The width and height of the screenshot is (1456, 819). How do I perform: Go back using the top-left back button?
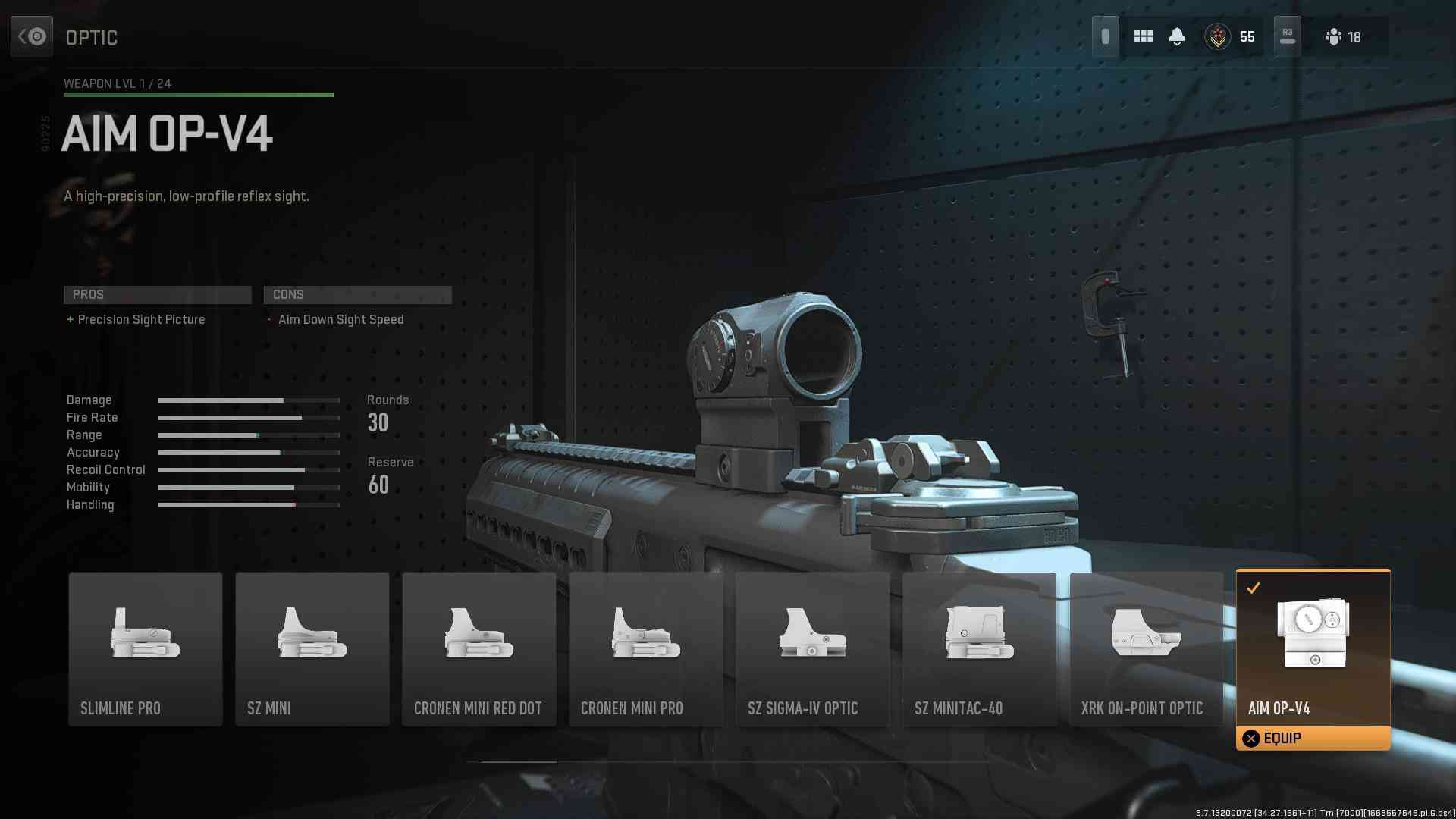click(32, 36)
